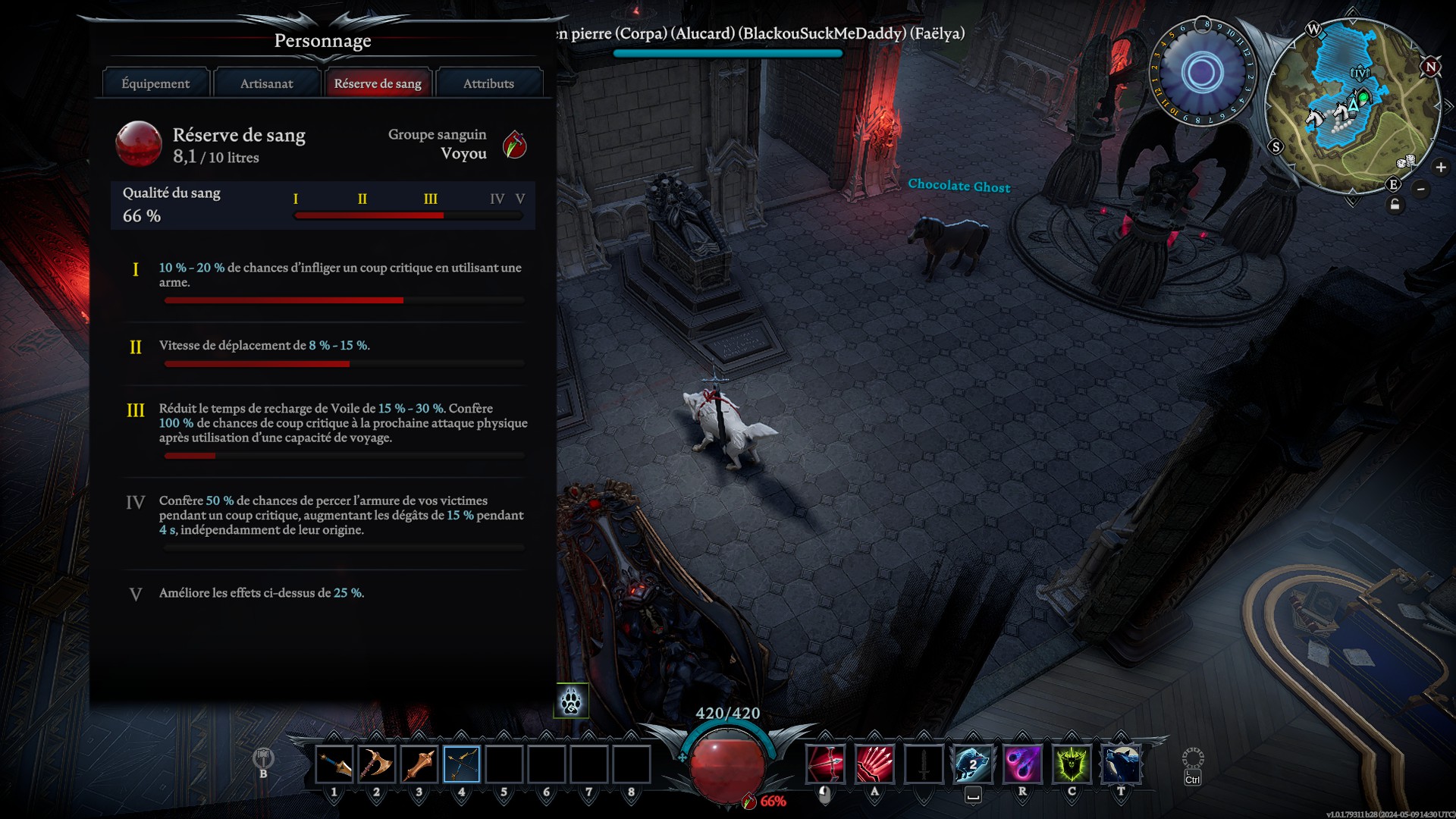The width and height of the screenshot is (1456, 819).
Task: Activate the green demon shield spell
Action: point(1072,764)
